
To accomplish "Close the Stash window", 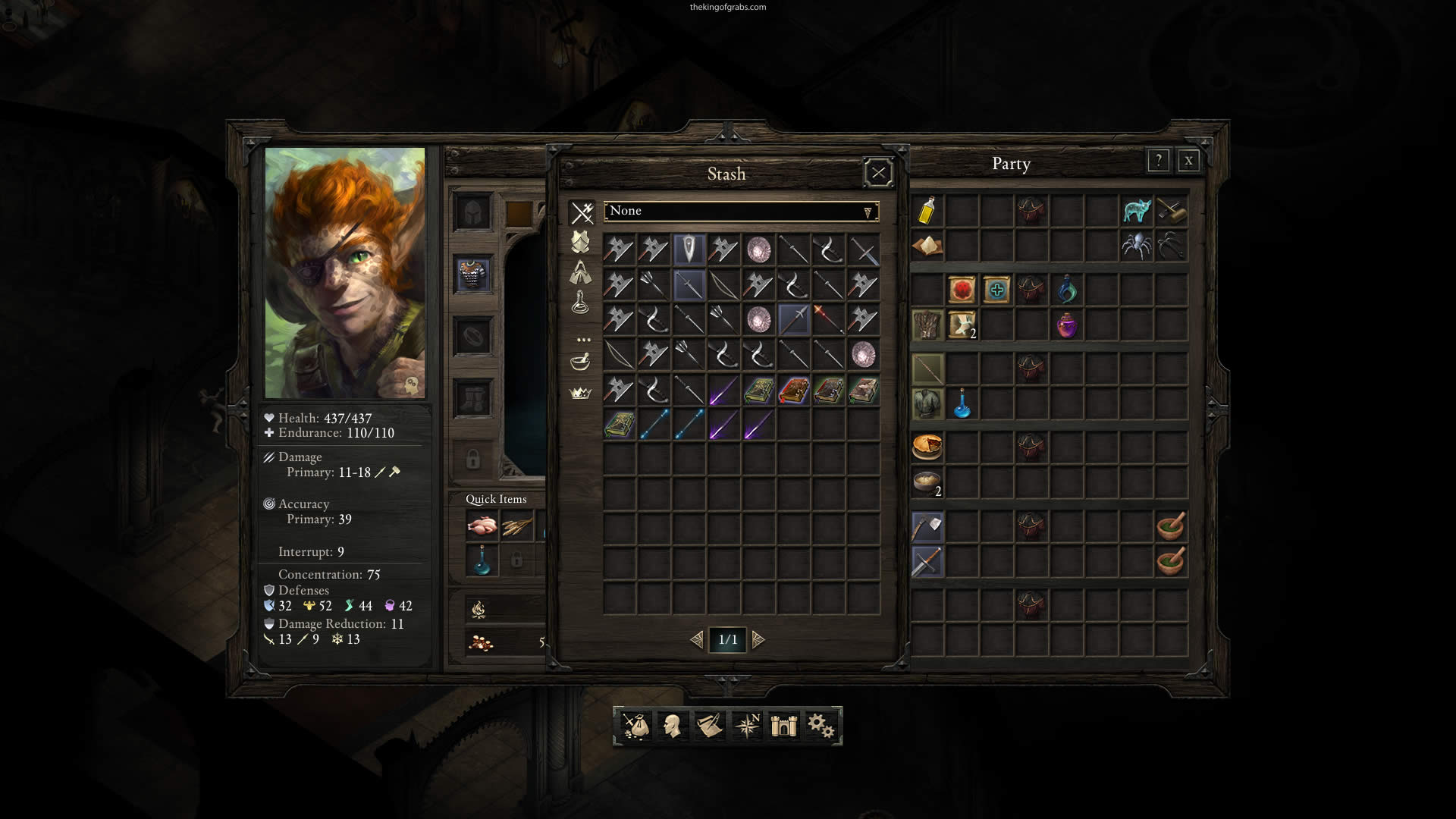I will pyautogui.click(x=878, y=173).
